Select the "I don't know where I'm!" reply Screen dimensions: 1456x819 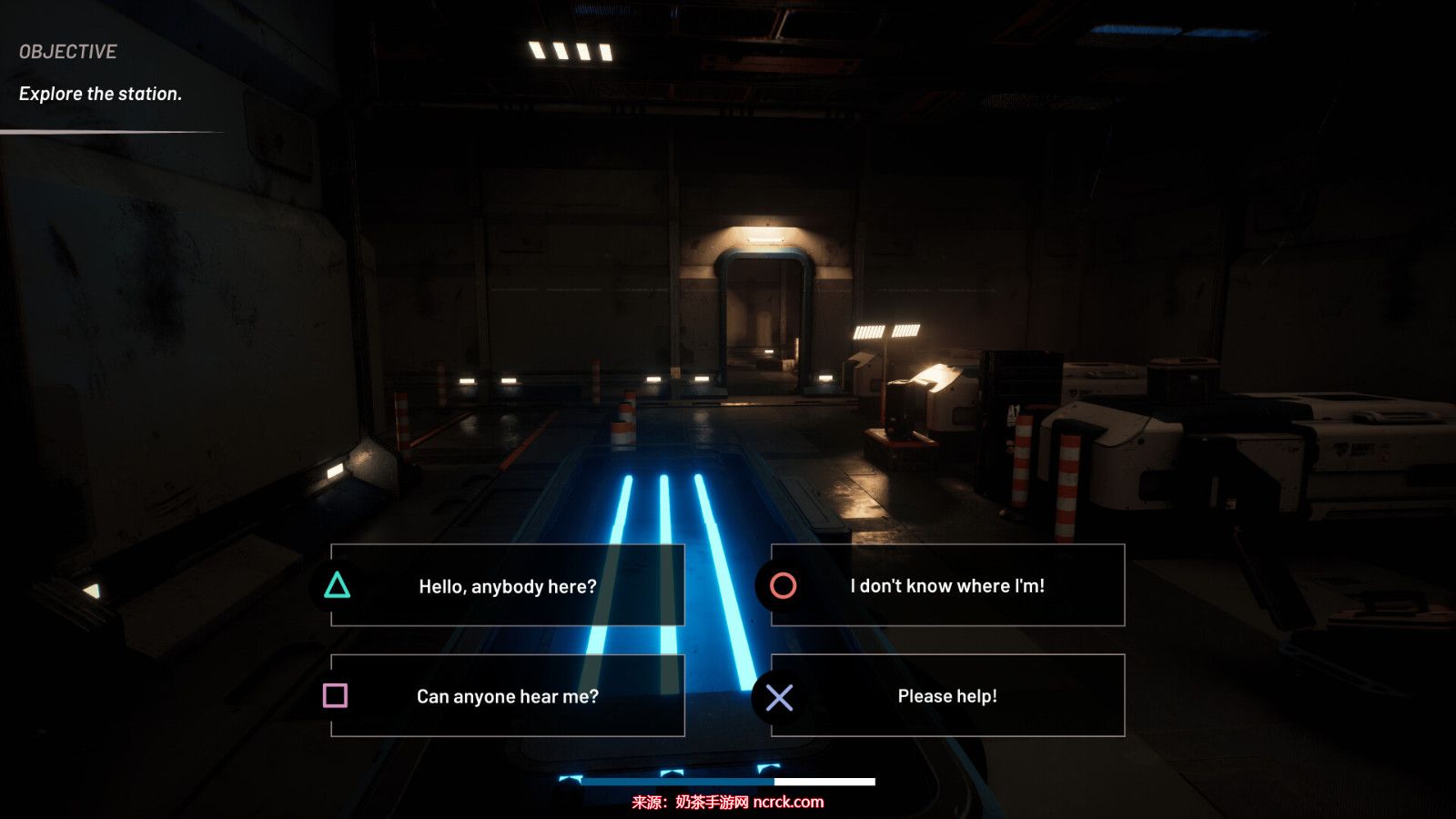(x=946, y=586)
